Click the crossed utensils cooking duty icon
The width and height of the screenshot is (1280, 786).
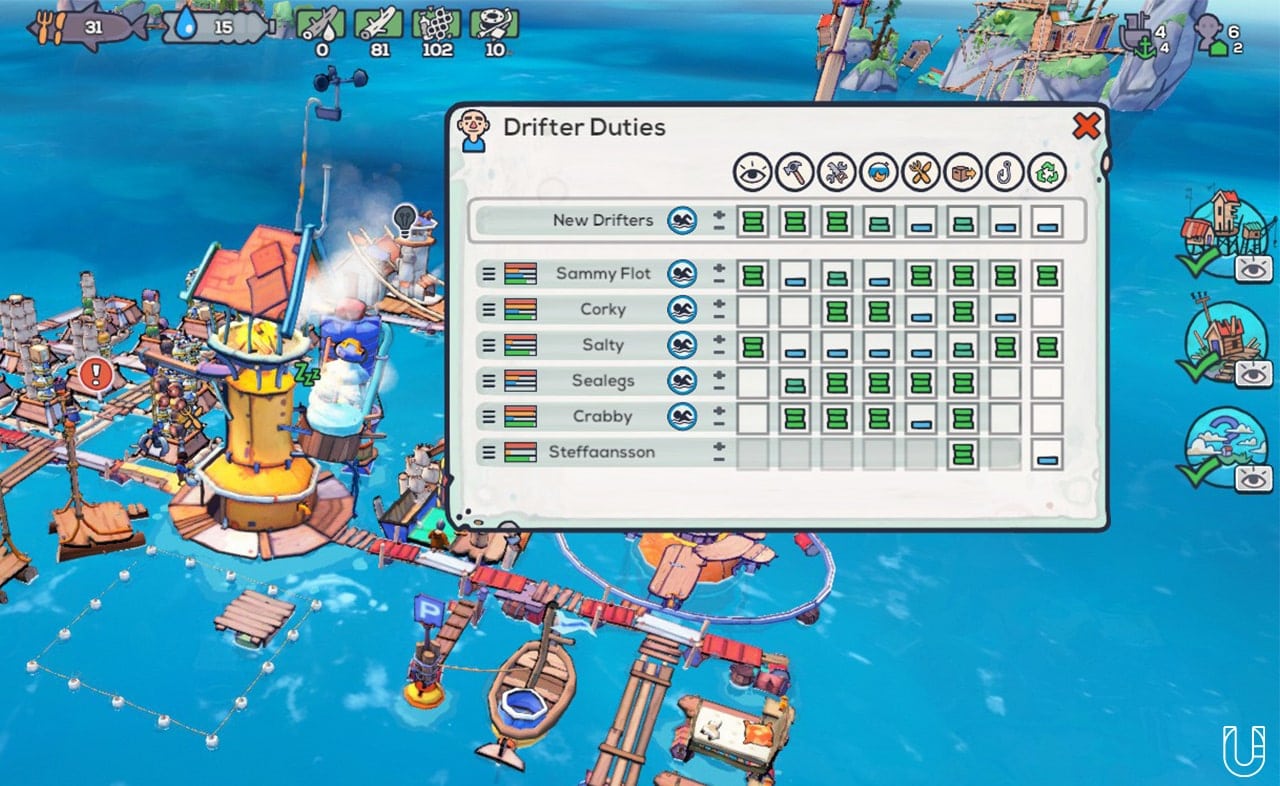tap(921, 171)
